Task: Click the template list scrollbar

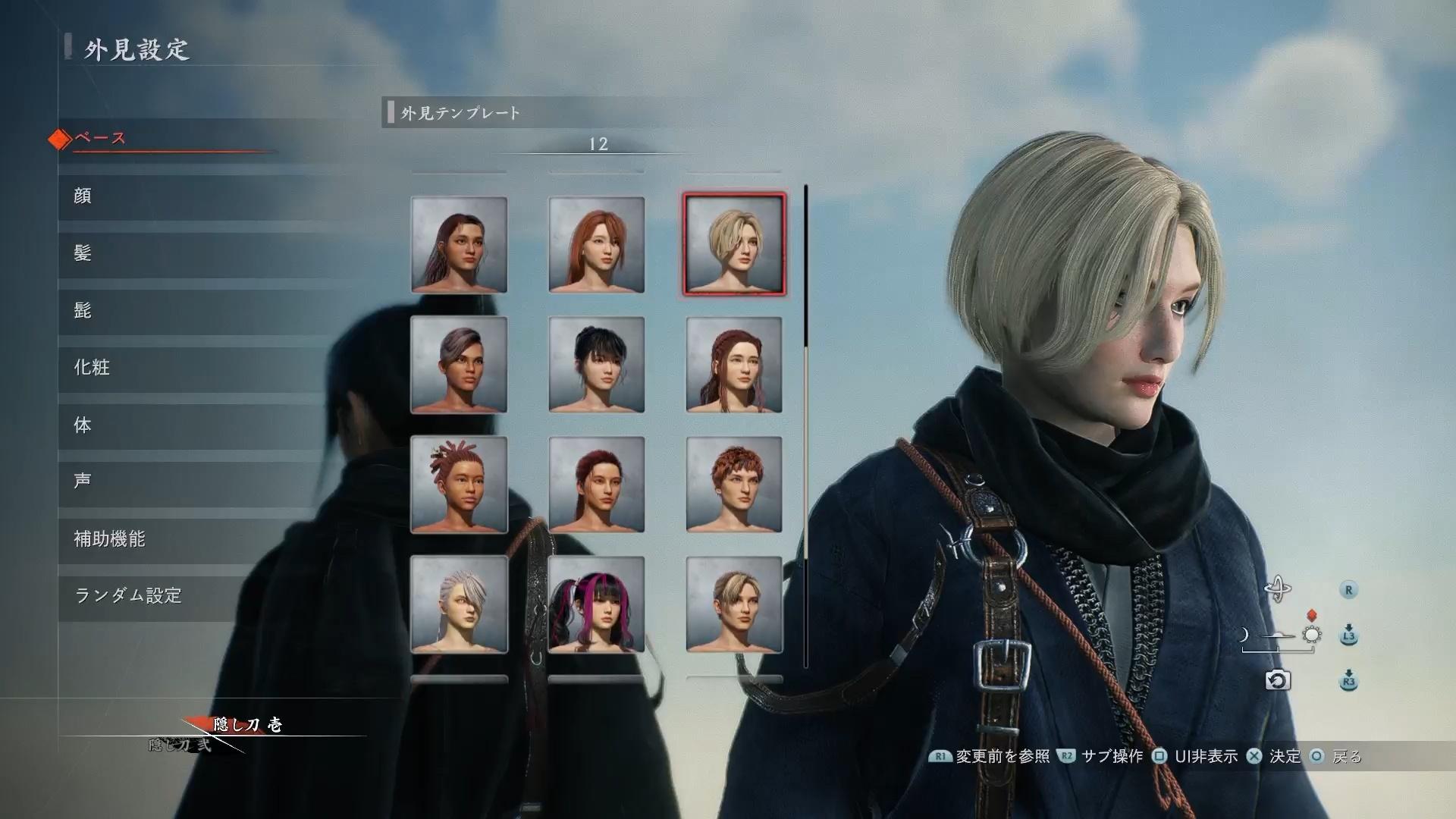Action: point(805,425)
